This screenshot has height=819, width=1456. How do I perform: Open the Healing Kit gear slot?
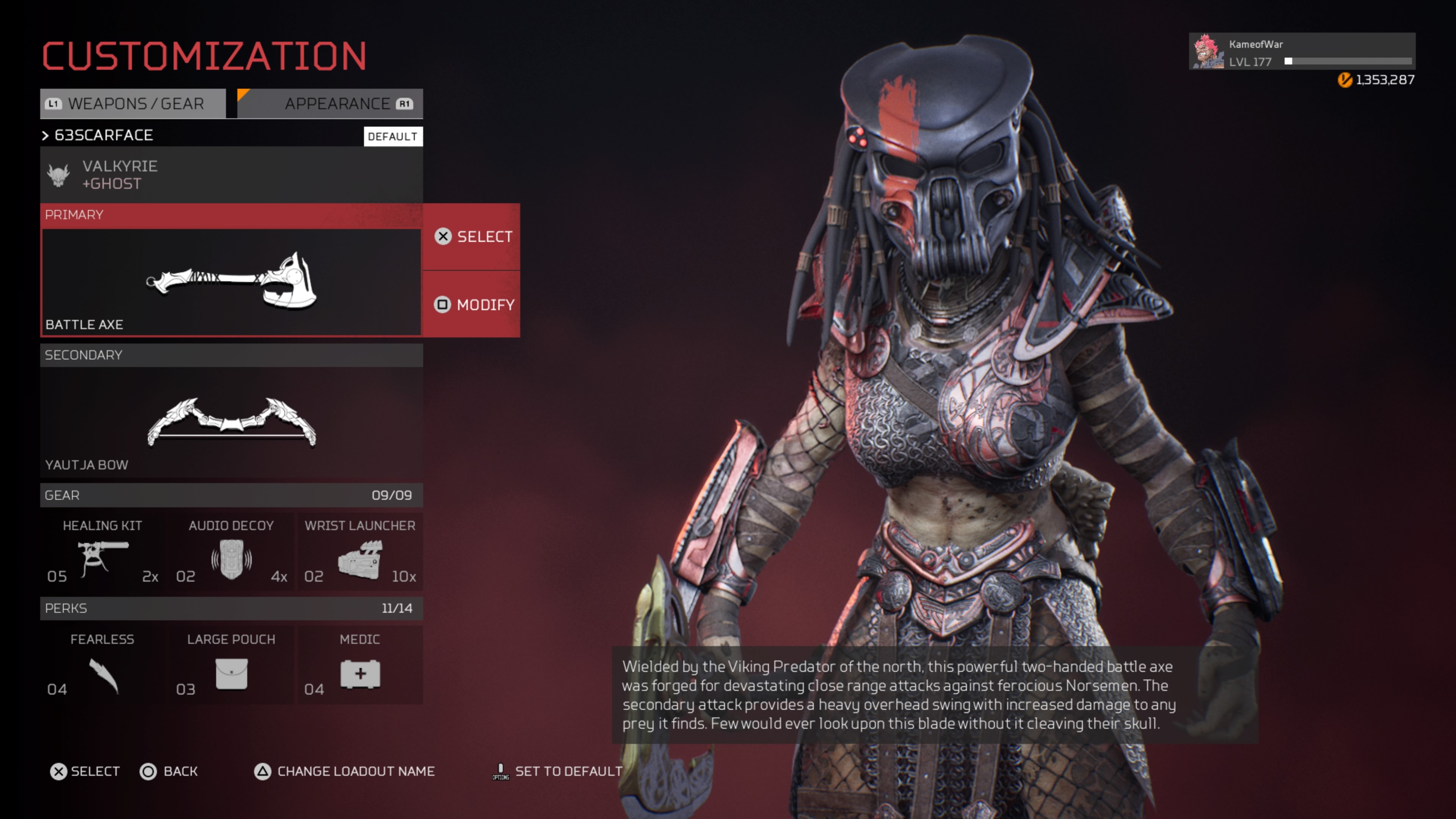pyautogui.click(x=102, y=552)
